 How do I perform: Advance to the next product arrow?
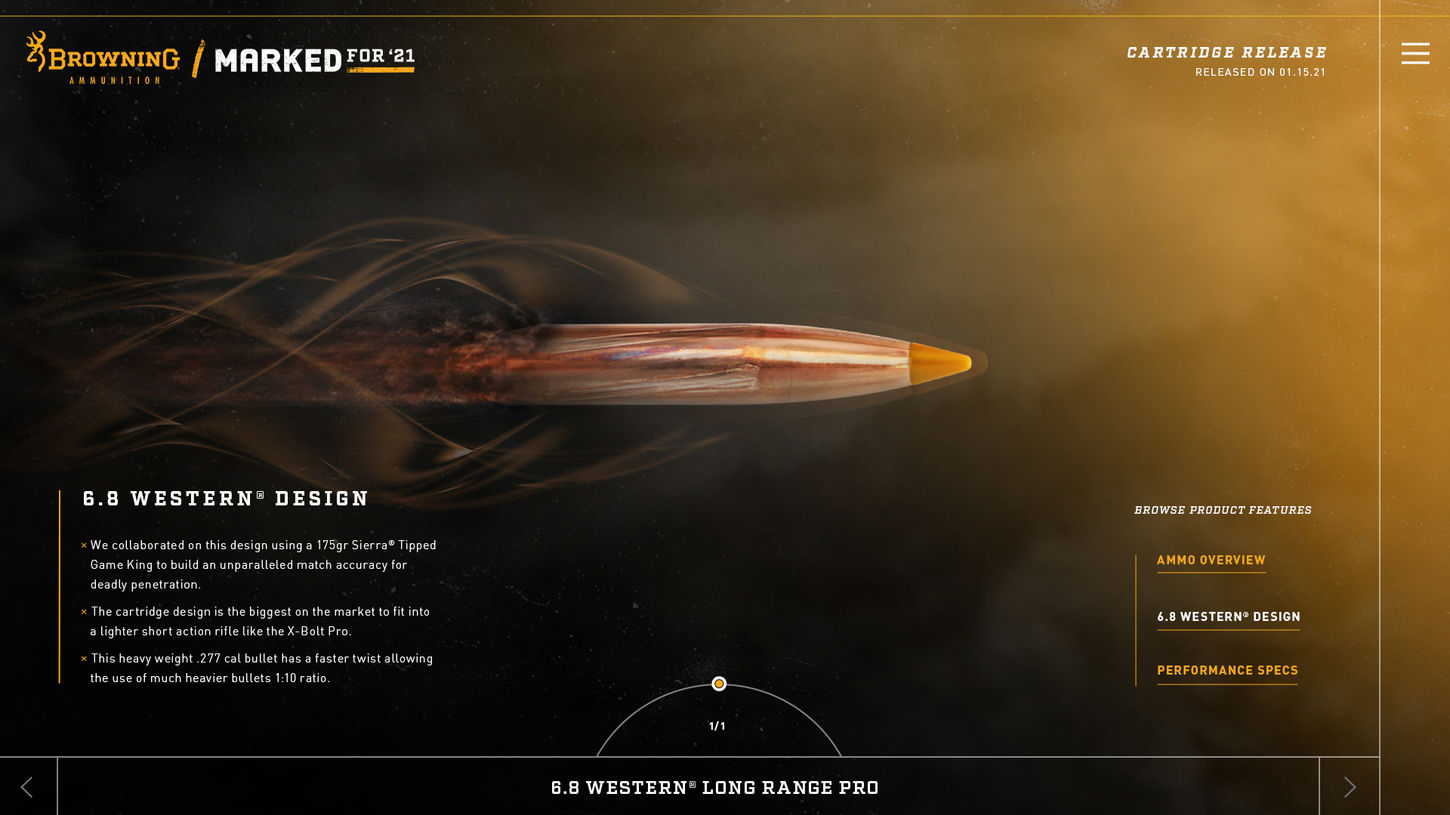1349,787
